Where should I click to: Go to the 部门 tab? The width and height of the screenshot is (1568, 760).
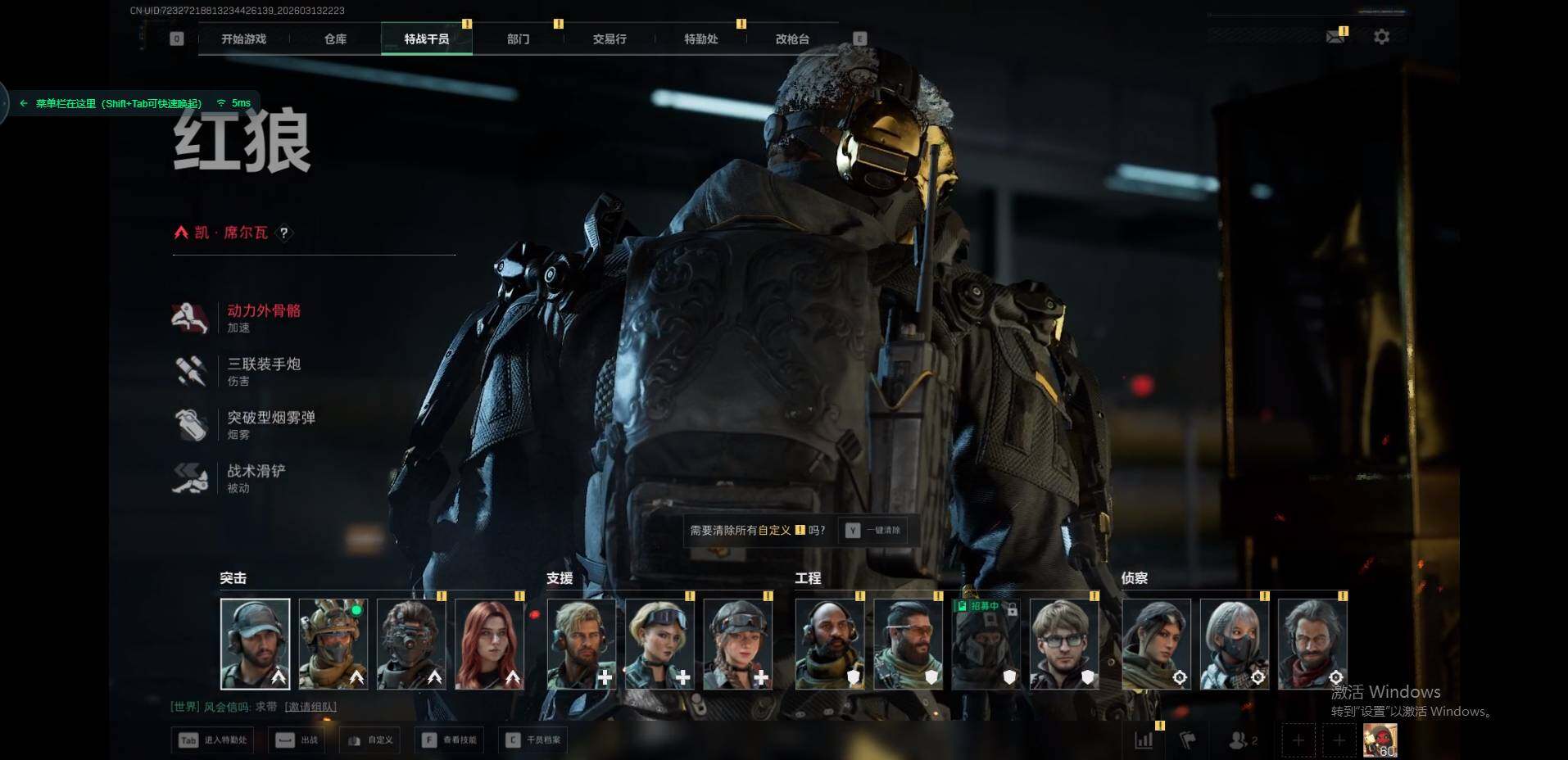[x=518, y=38]
